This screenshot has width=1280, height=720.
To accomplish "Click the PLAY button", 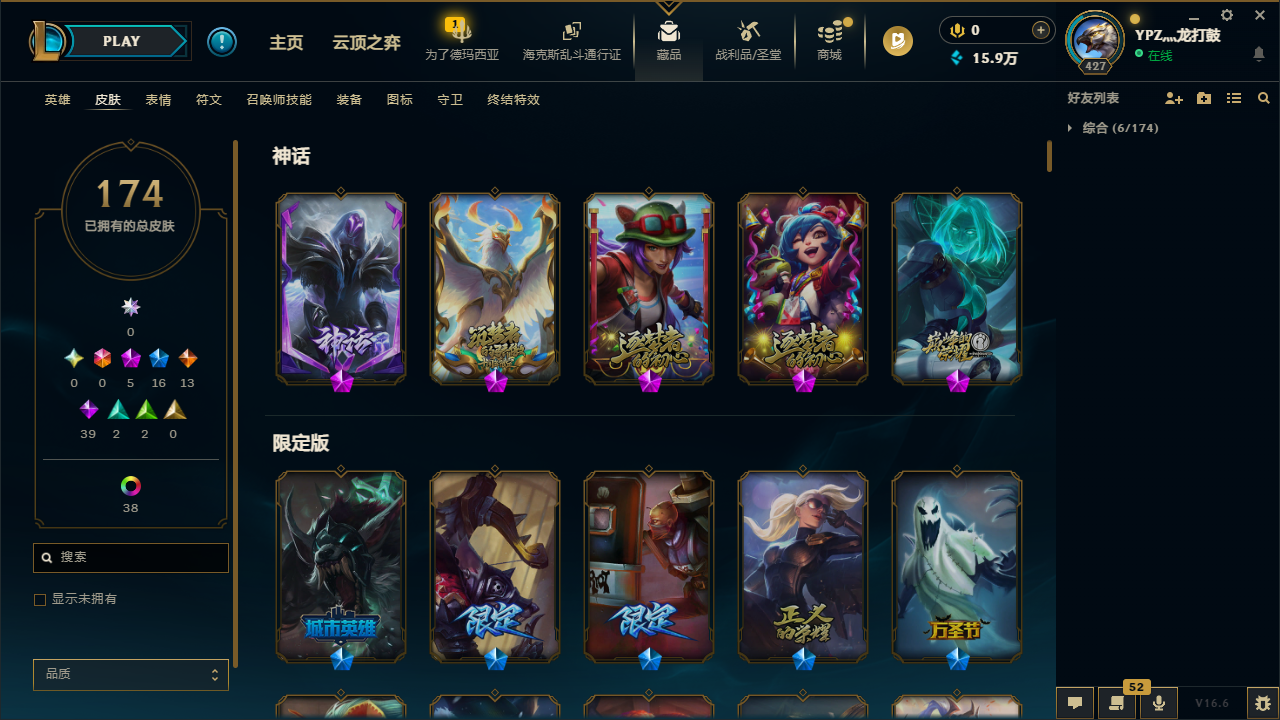I will coord(121,41).
